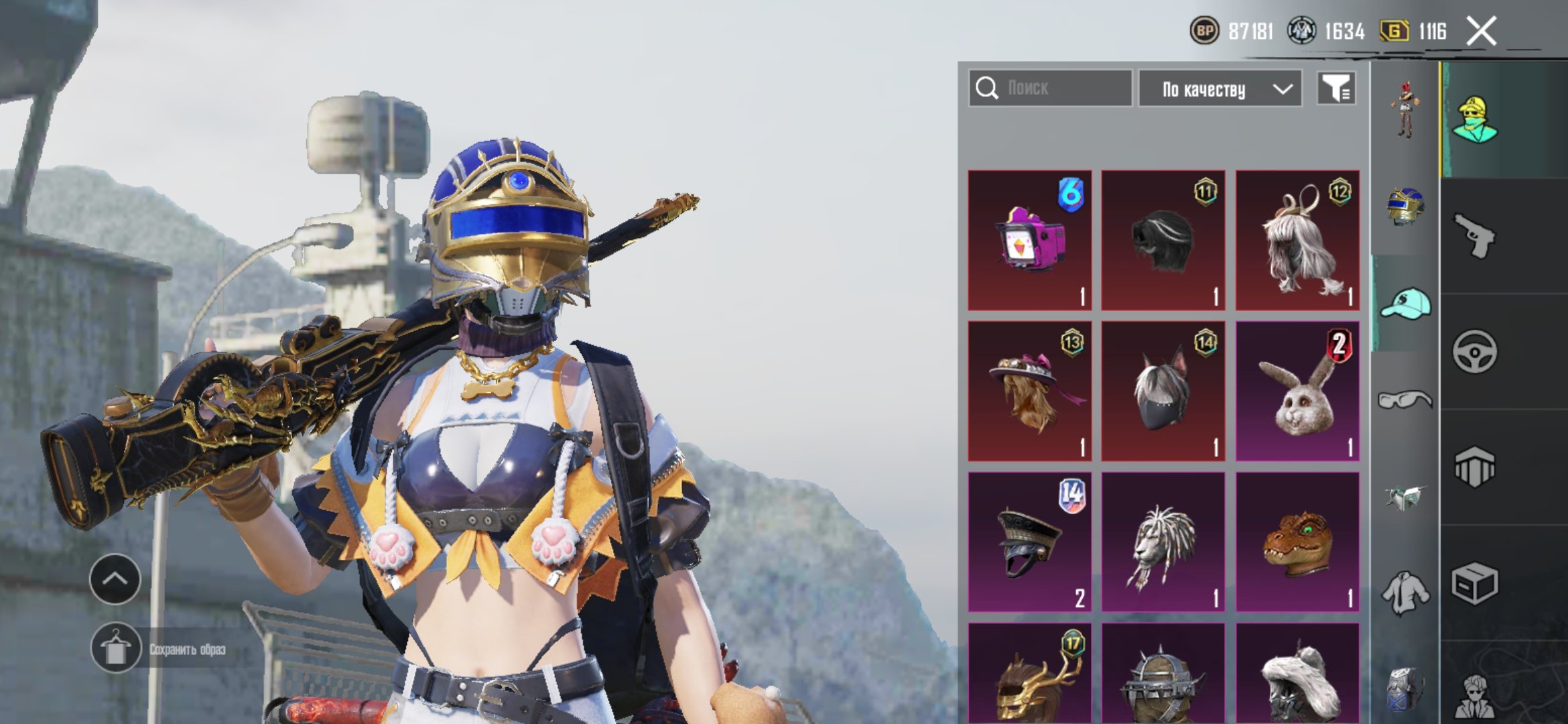Pick the cat-ear hair with black mask
Viewport: 1568px width, 724px height.
click(x=1163, y=391)
